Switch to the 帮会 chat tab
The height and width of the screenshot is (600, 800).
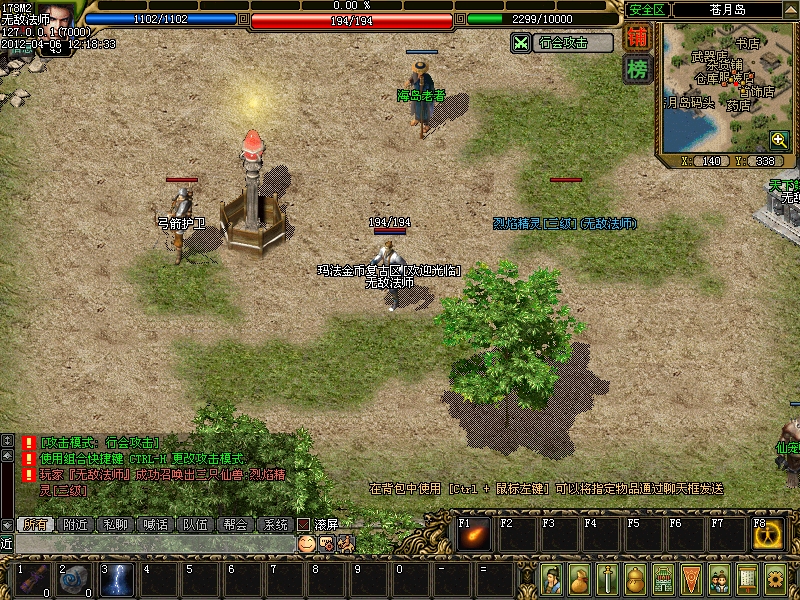[235, 524]
